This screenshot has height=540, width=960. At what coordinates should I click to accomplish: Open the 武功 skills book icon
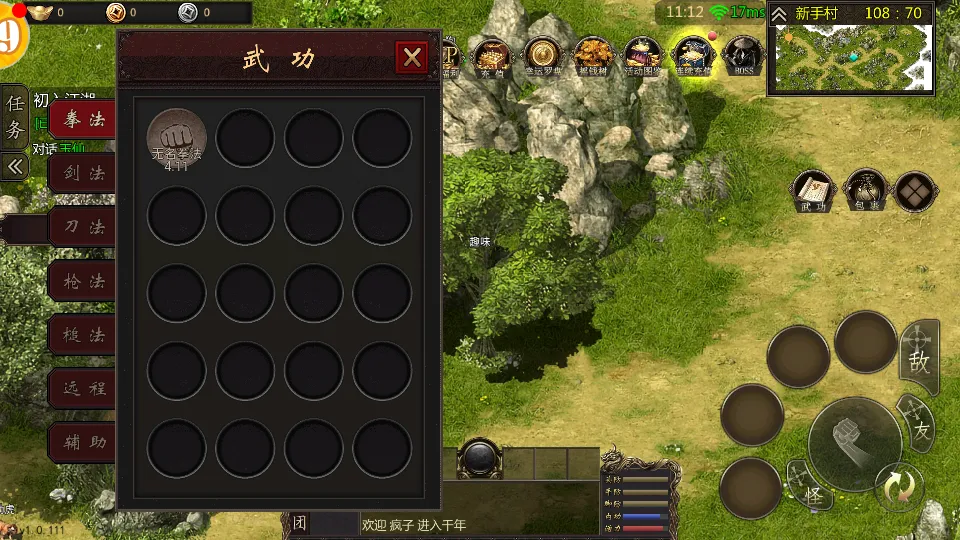[x=813, y=191]
